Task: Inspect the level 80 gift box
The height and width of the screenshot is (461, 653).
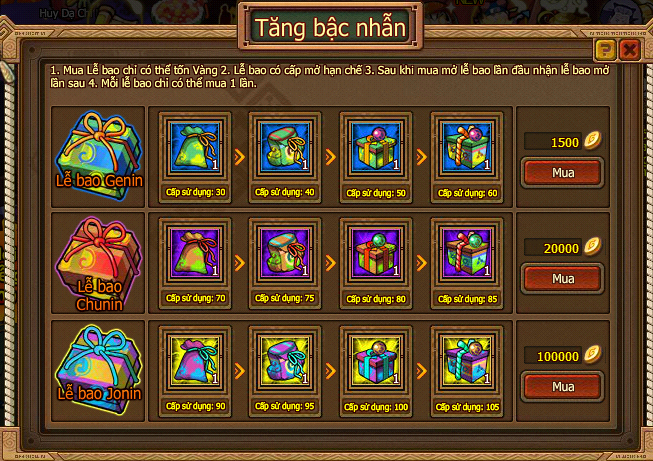Action: 371,255
